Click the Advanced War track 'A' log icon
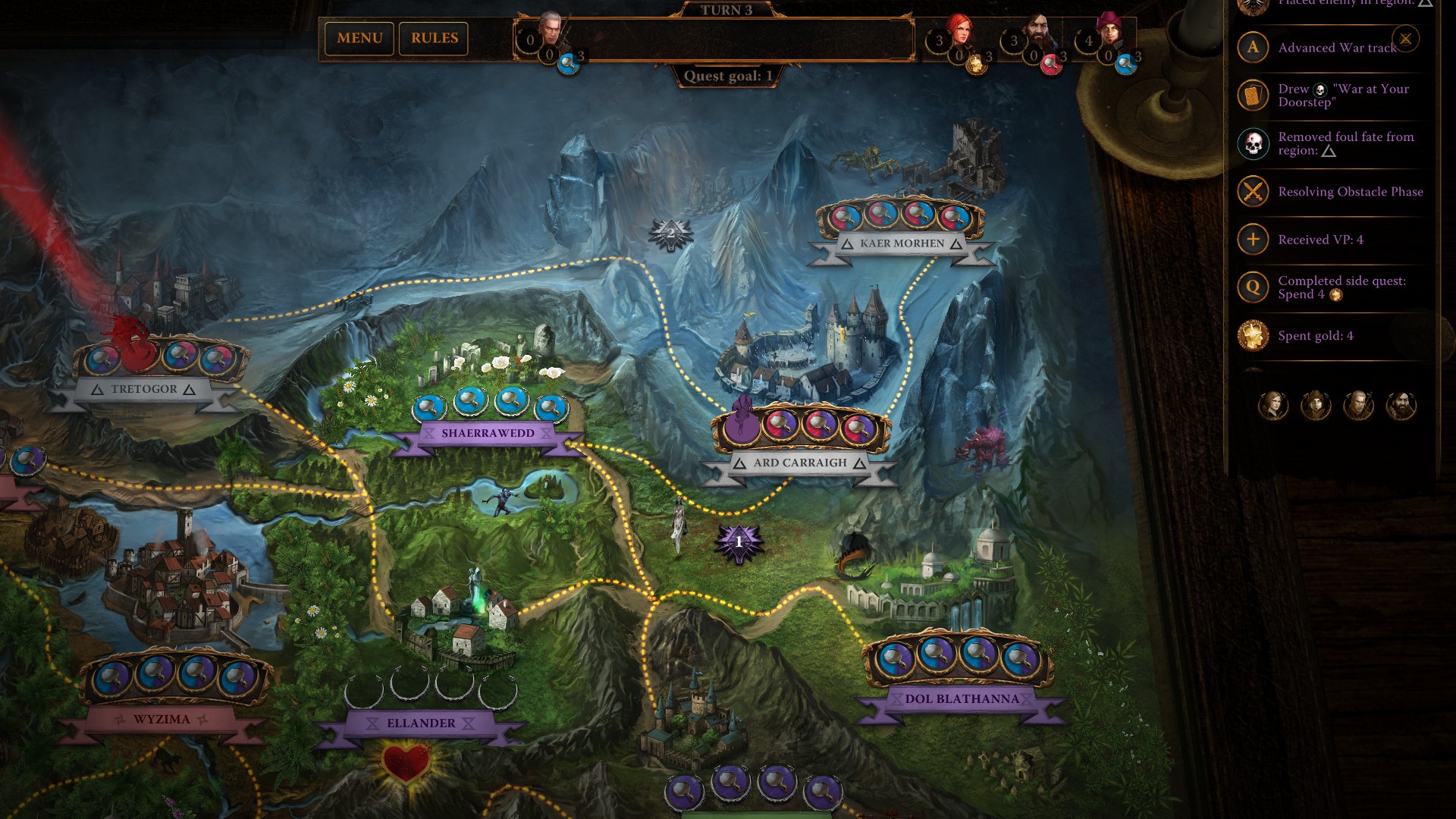This screenshot has height=819, width=1456. [x=1252, y=47]
